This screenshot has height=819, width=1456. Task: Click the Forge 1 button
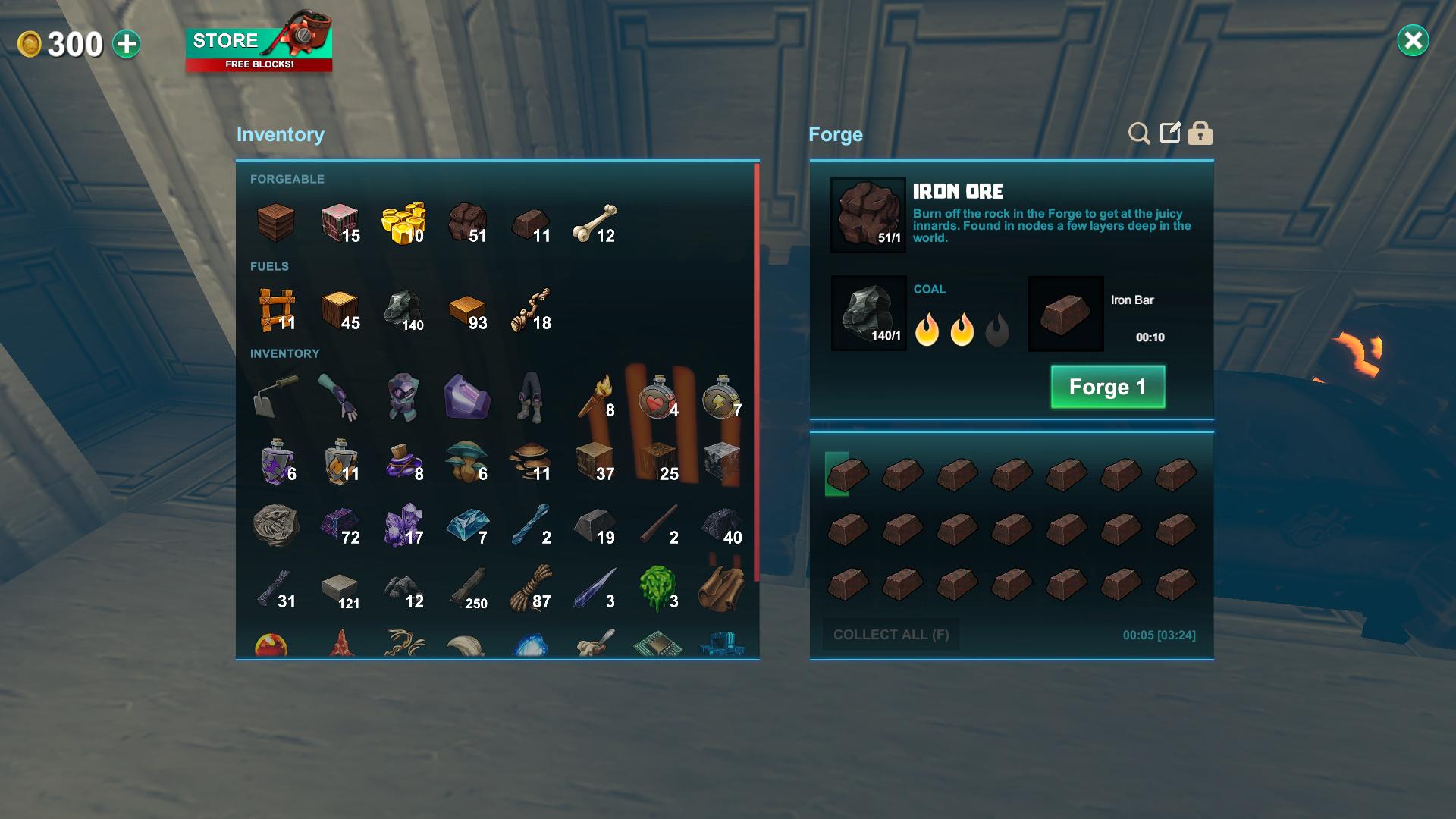click(1107, 387)
